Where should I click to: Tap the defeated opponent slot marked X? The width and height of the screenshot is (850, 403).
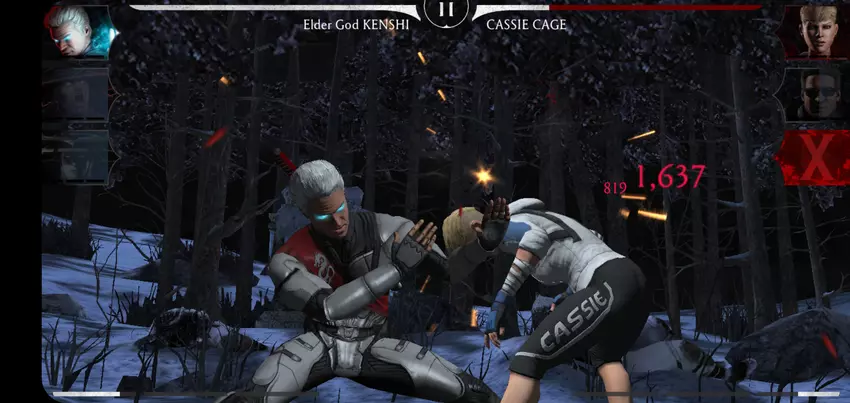coord(812,157)
